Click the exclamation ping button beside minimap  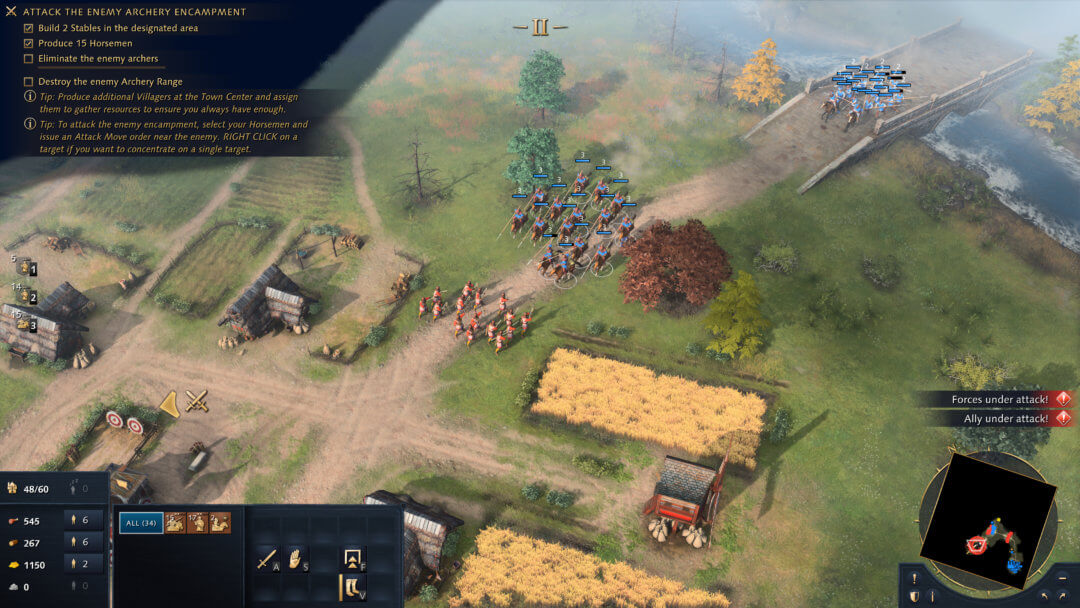915,577
